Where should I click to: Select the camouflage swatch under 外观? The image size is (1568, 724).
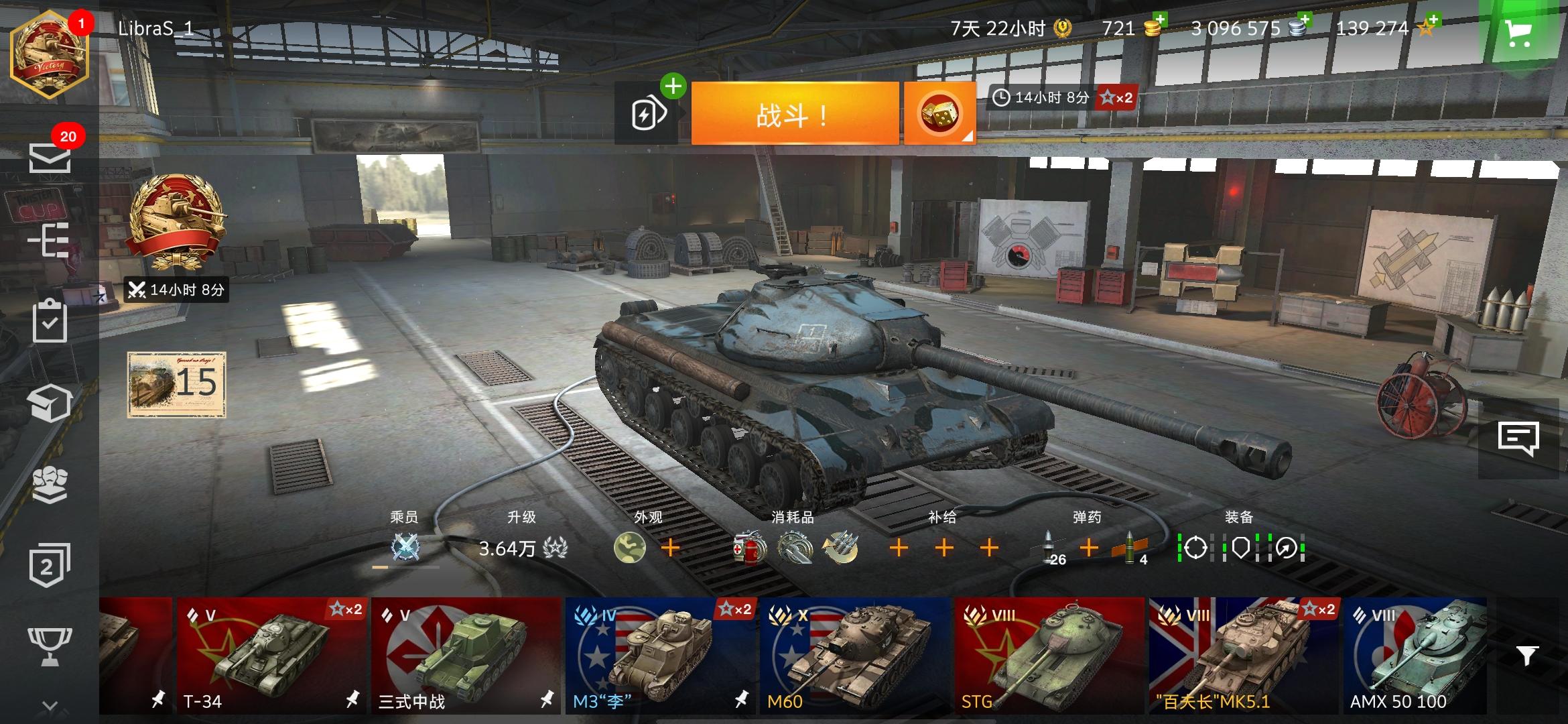(x=629, y=548)
